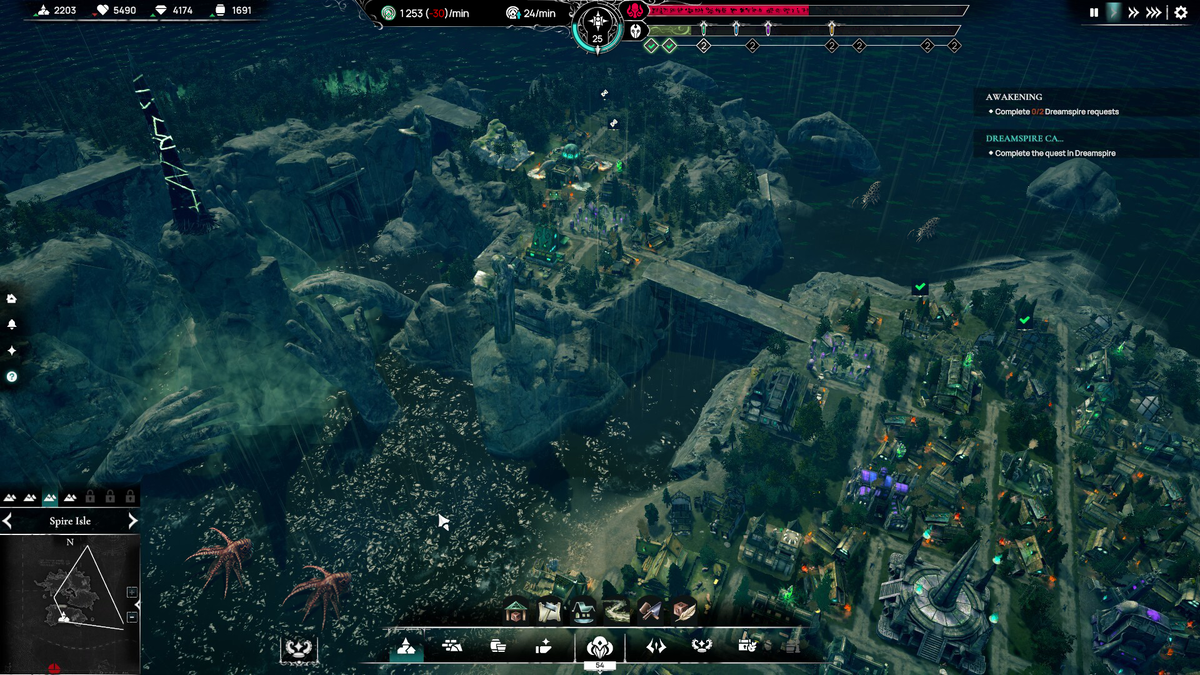The height and width of the screenshot is (675, 1200).
Task: Open the central tentacle emblem button
Action: click(599, 646)
